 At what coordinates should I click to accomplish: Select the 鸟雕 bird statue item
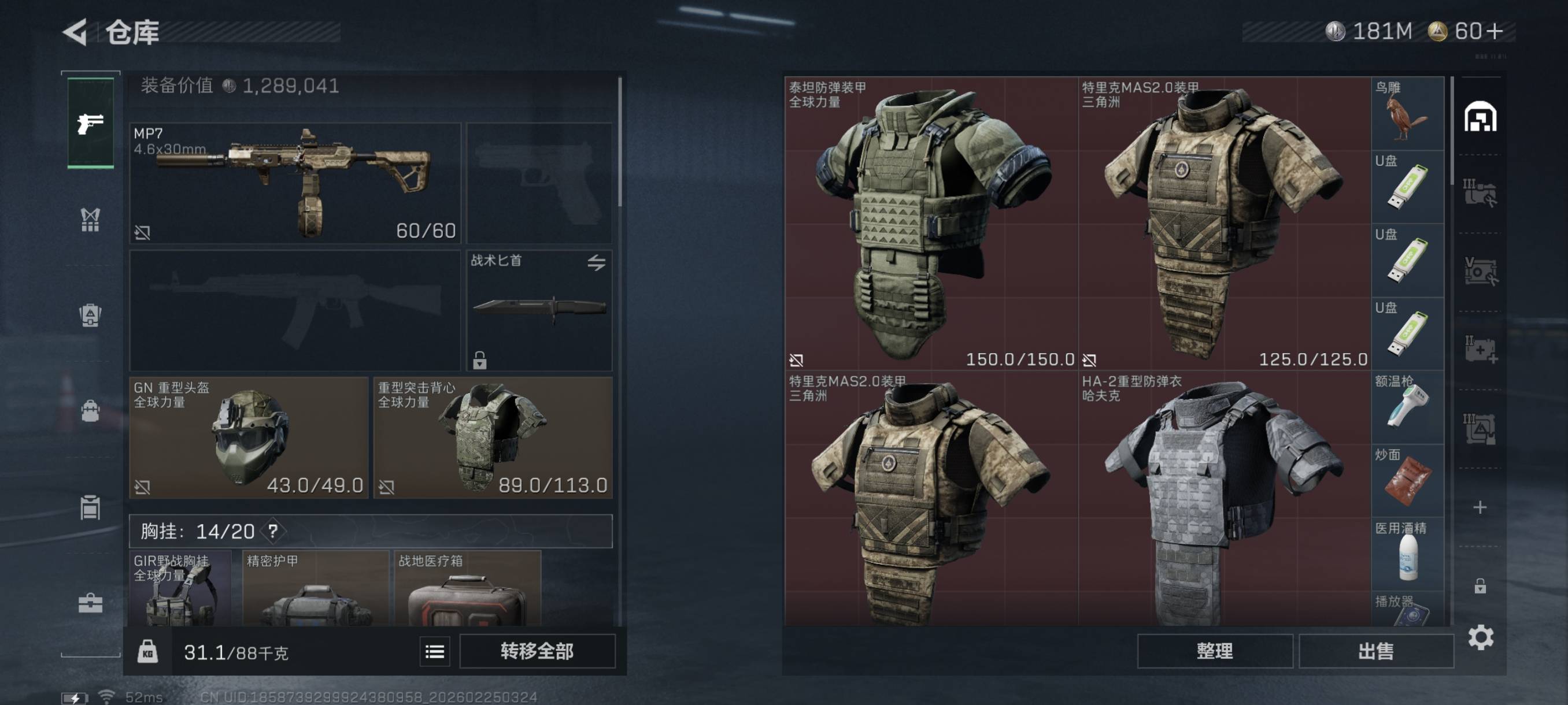click(x=1407, y=114)
